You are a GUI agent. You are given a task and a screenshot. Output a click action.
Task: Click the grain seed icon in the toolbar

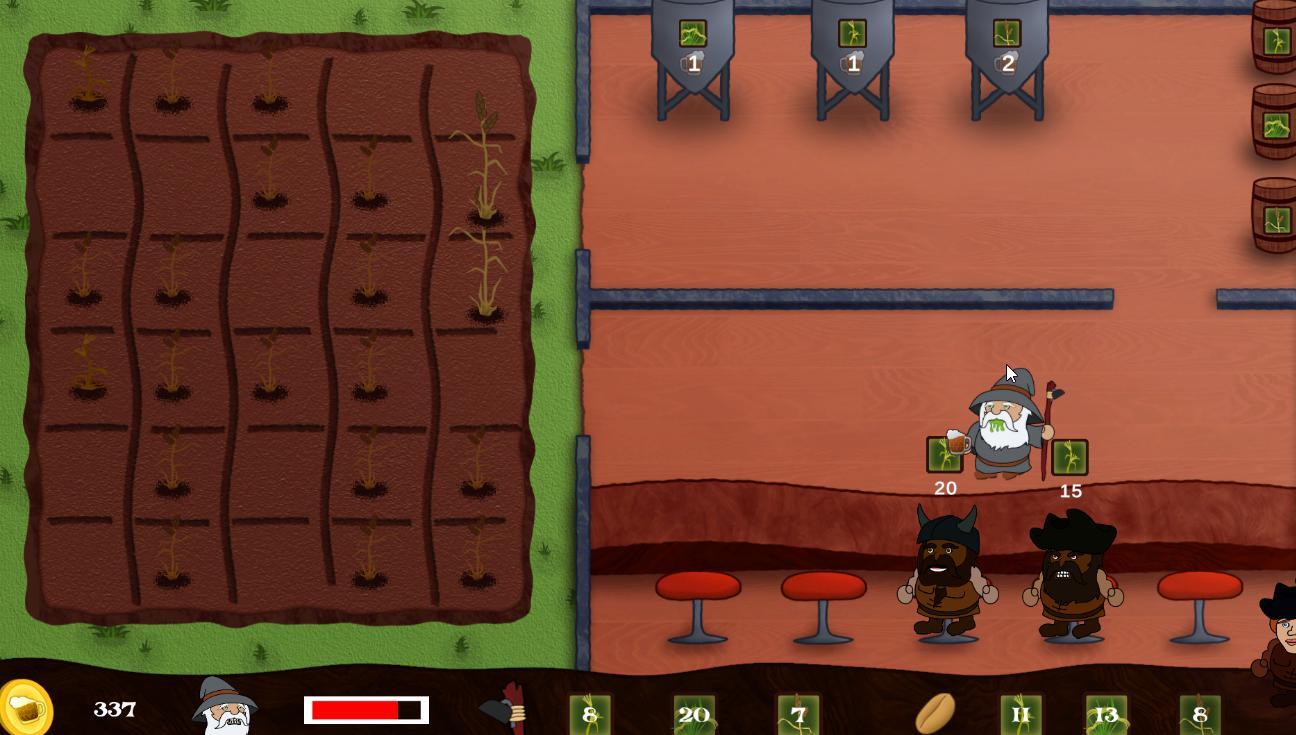click(935, 710)
